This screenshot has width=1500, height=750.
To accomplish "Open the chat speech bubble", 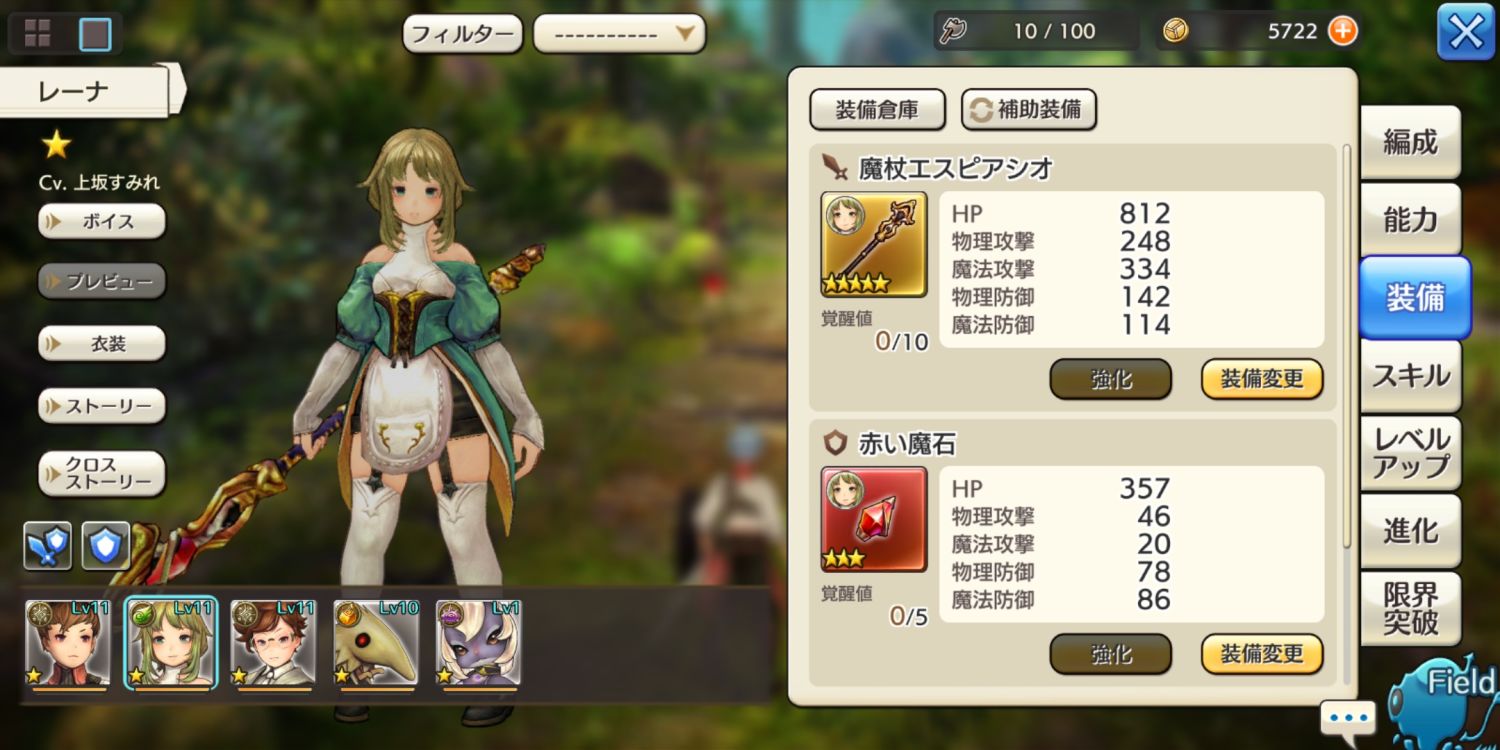I will 1347,717.
